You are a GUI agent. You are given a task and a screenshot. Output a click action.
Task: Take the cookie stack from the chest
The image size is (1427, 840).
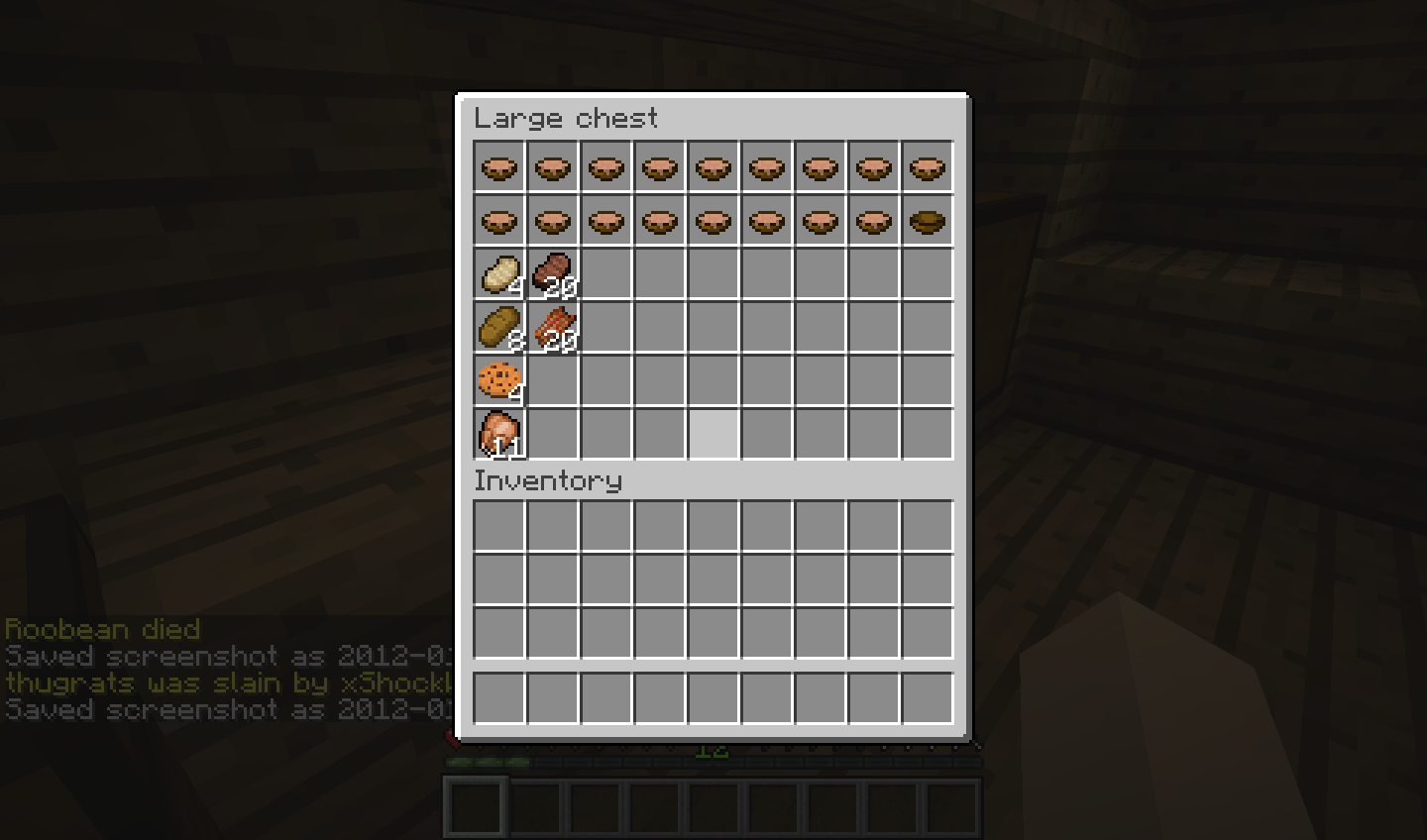pyautogui.click(x=499, y=381)
